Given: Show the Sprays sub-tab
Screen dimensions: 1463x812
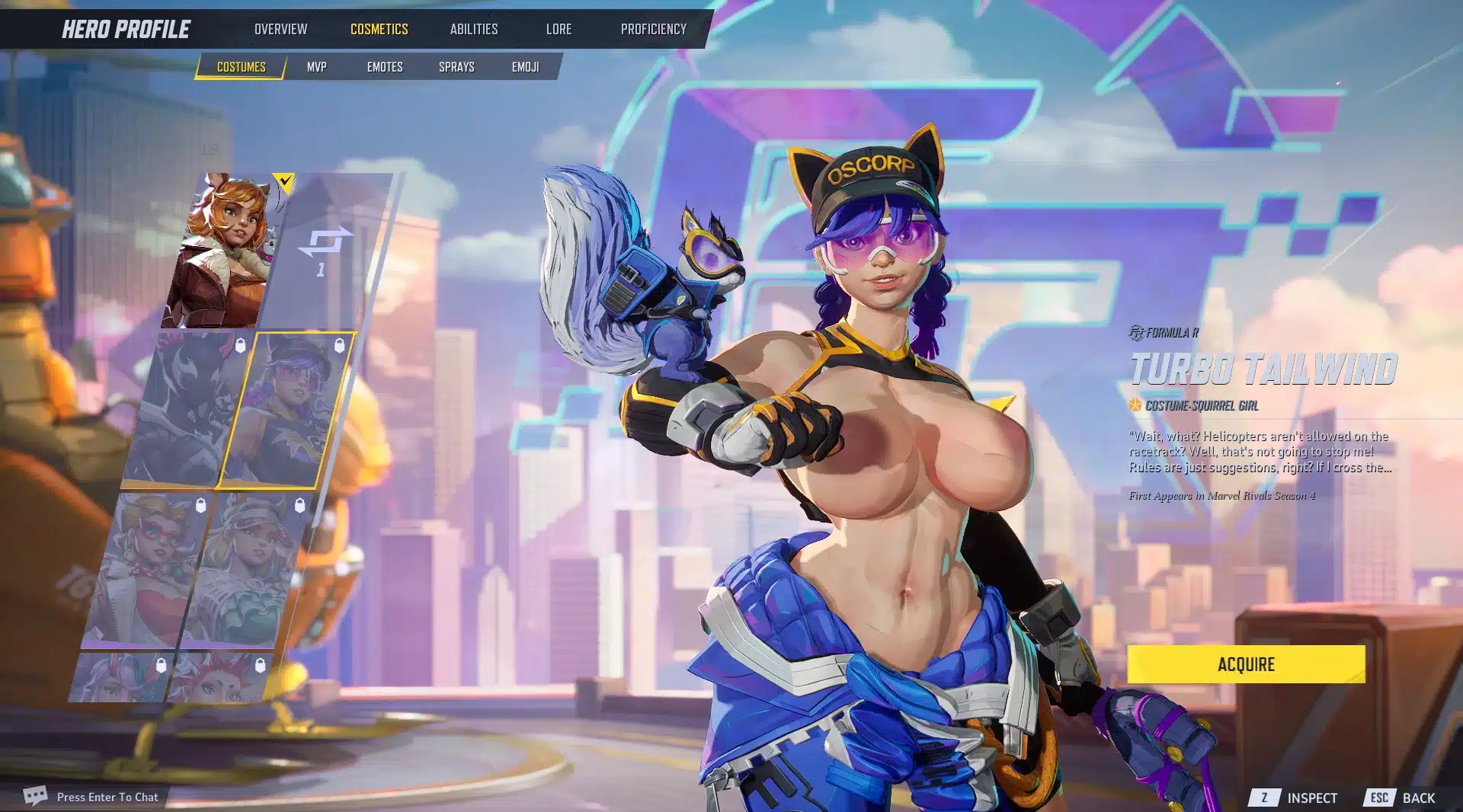Looking at the screenshot, I should [456, 67].
